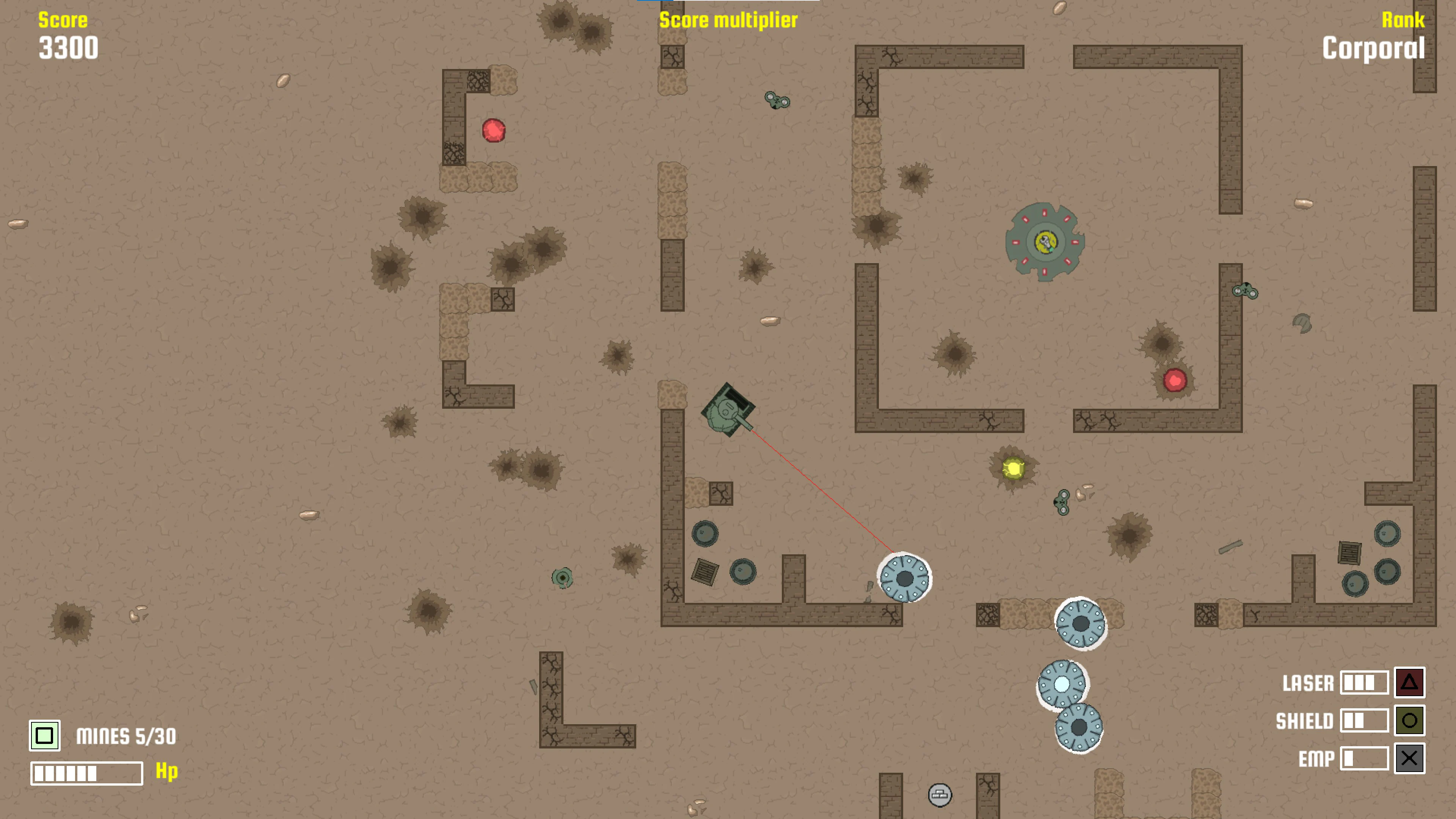Click the large blue mine at the laser endpoint
The image size is (1456, 819).
[905, 577]
